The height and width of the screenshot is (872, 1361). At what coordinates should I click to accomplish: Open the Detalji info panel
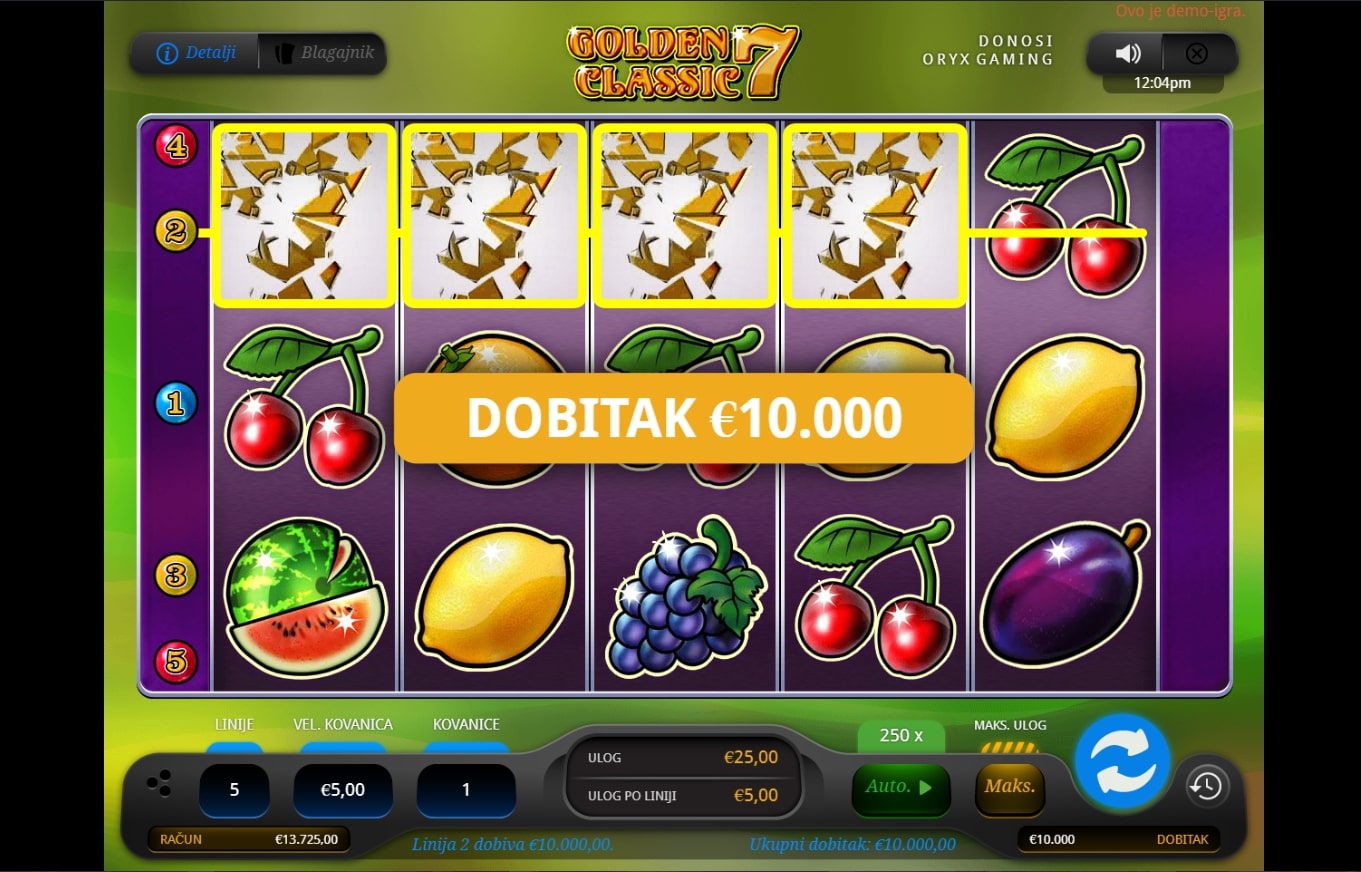[x=195, y=53]
